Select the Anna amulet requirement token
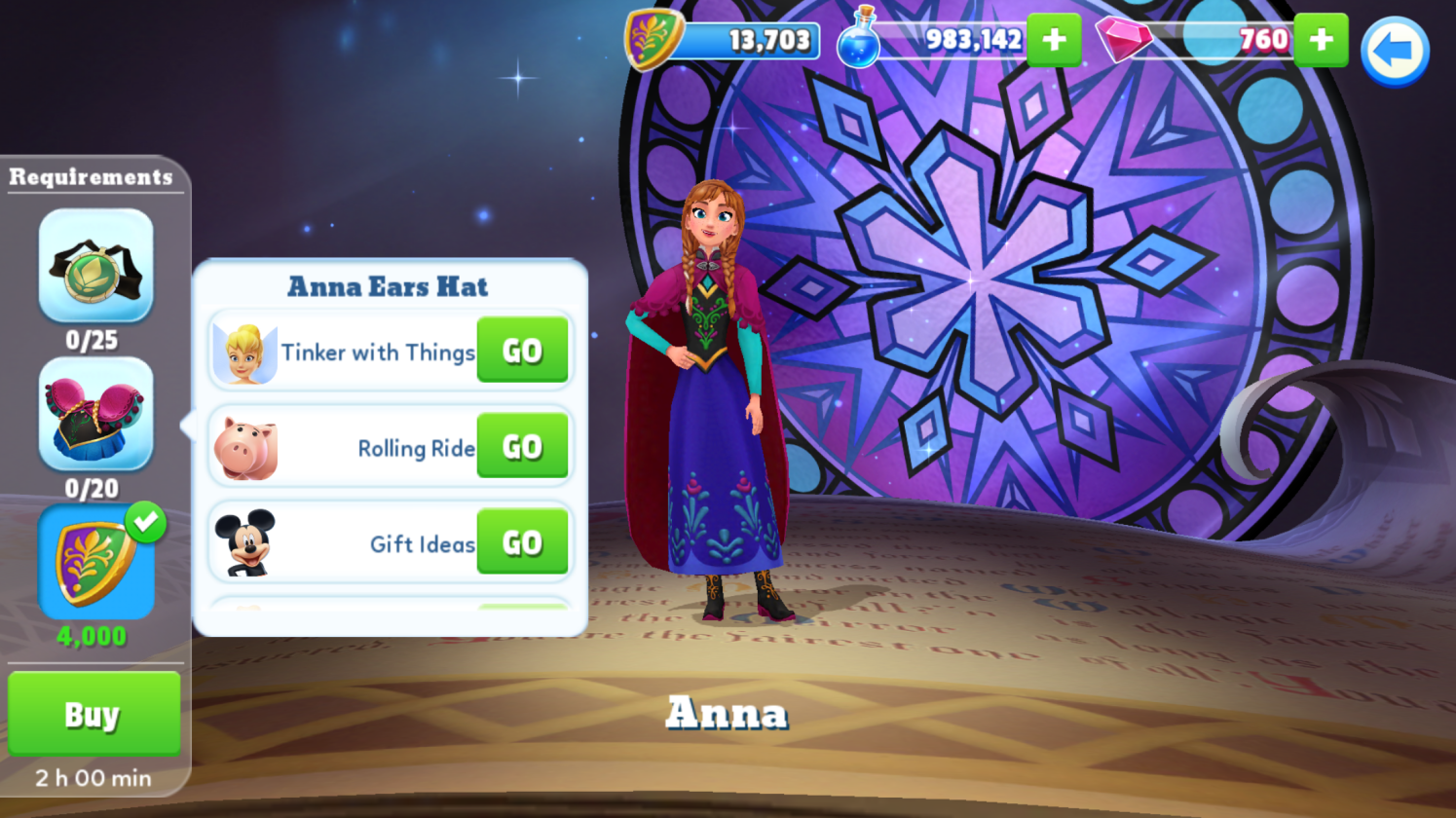Viewport: 1456px width, 818px height. click(95, 266)
